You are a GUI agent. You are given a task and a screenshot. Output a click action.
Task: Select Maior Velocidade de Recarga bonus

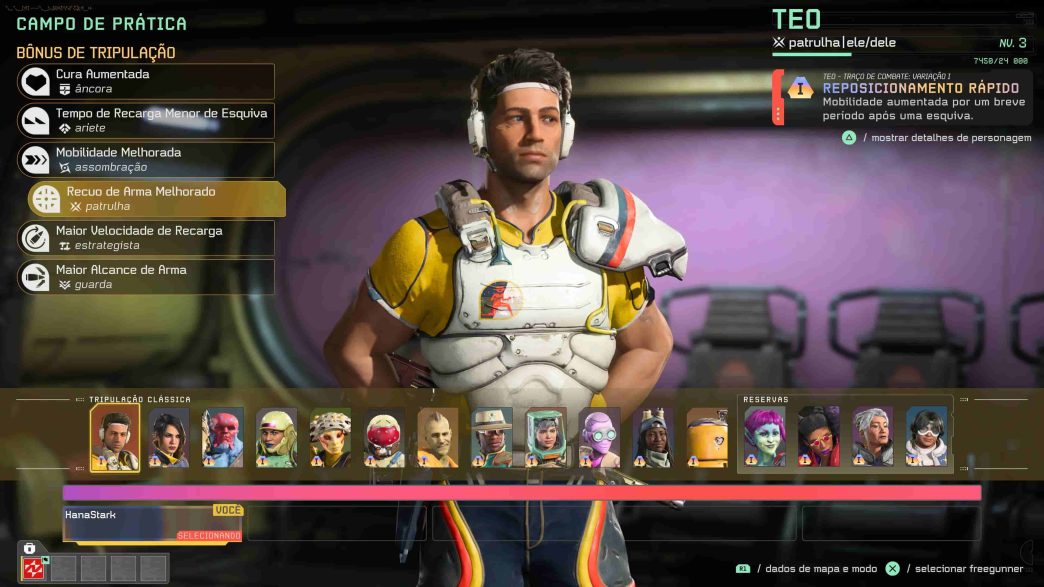(x=146, y=238)
